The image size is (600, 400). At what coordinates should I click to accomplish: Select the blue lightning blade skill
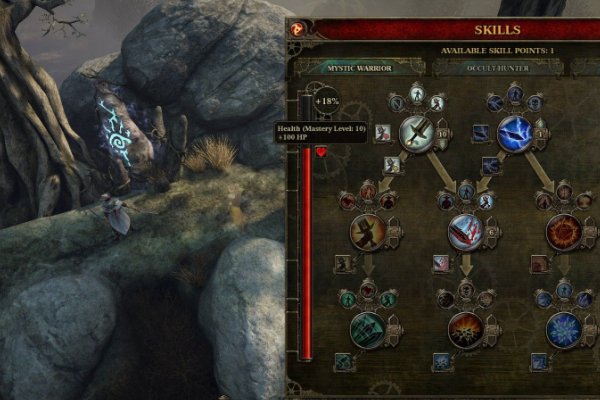pyautogui.click(x=515, y=132)
